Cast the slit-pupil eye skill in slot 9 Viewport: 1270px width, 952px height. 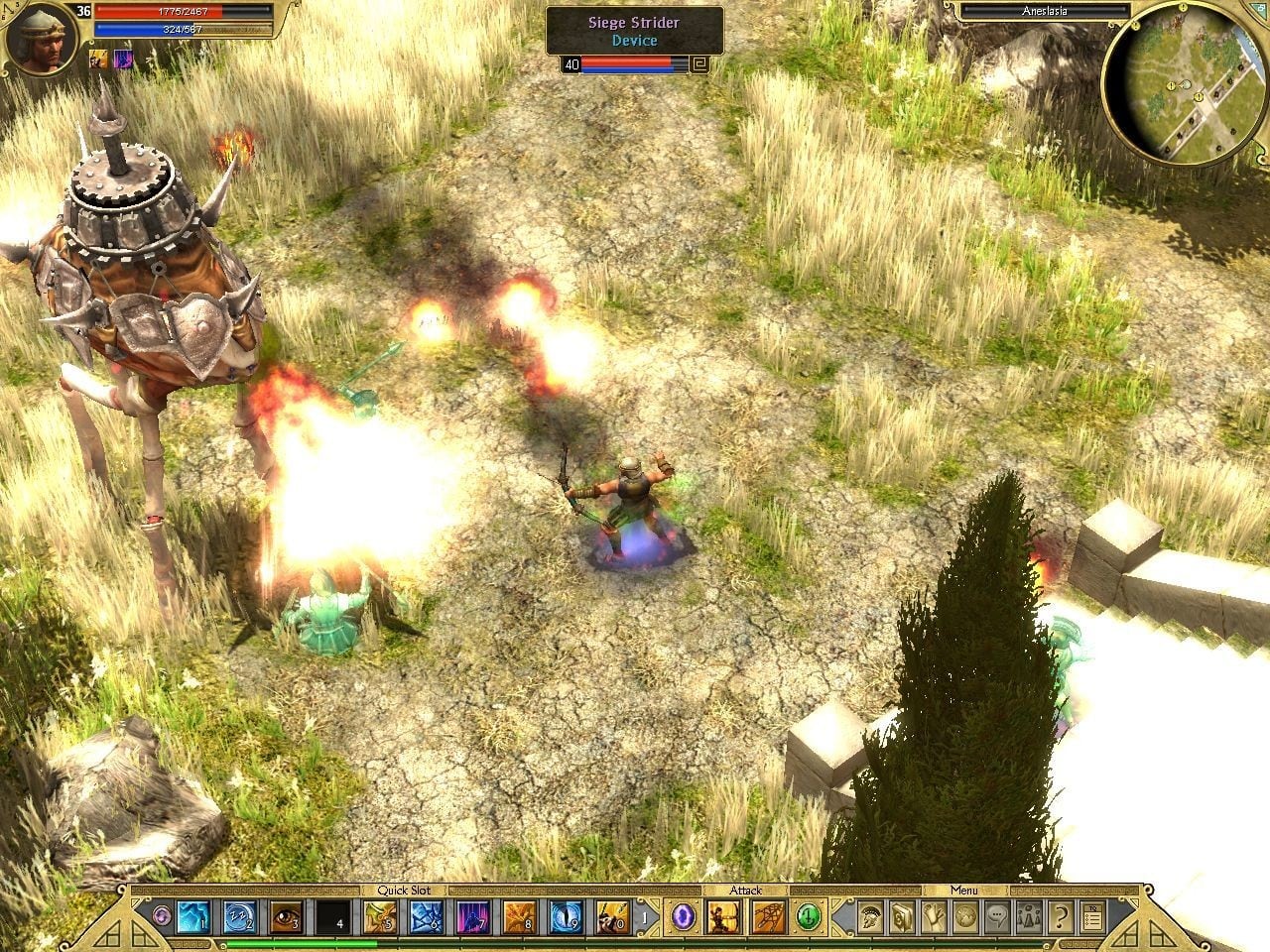tap(566, 917)
